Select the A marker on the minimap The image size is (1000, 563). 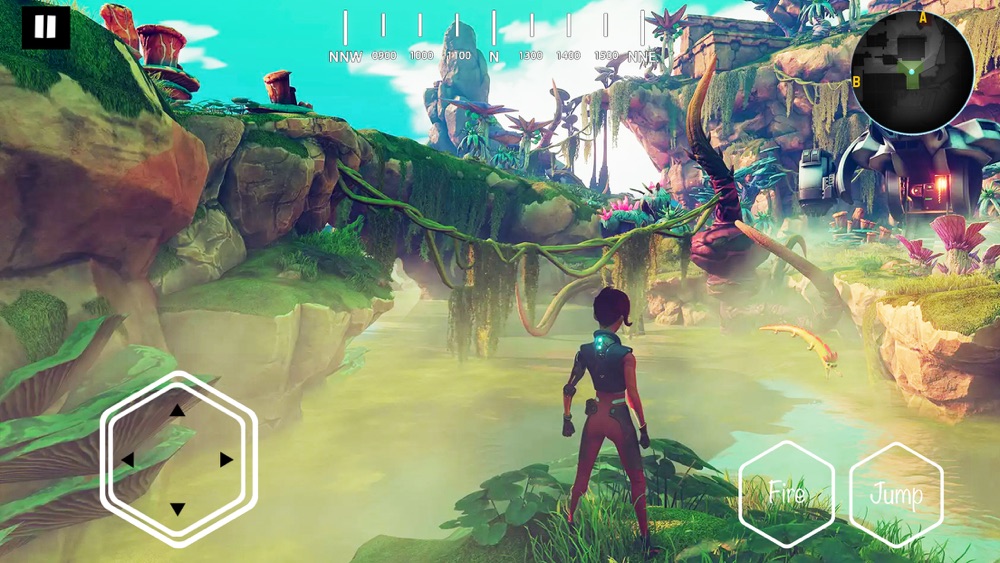(923, 18)
